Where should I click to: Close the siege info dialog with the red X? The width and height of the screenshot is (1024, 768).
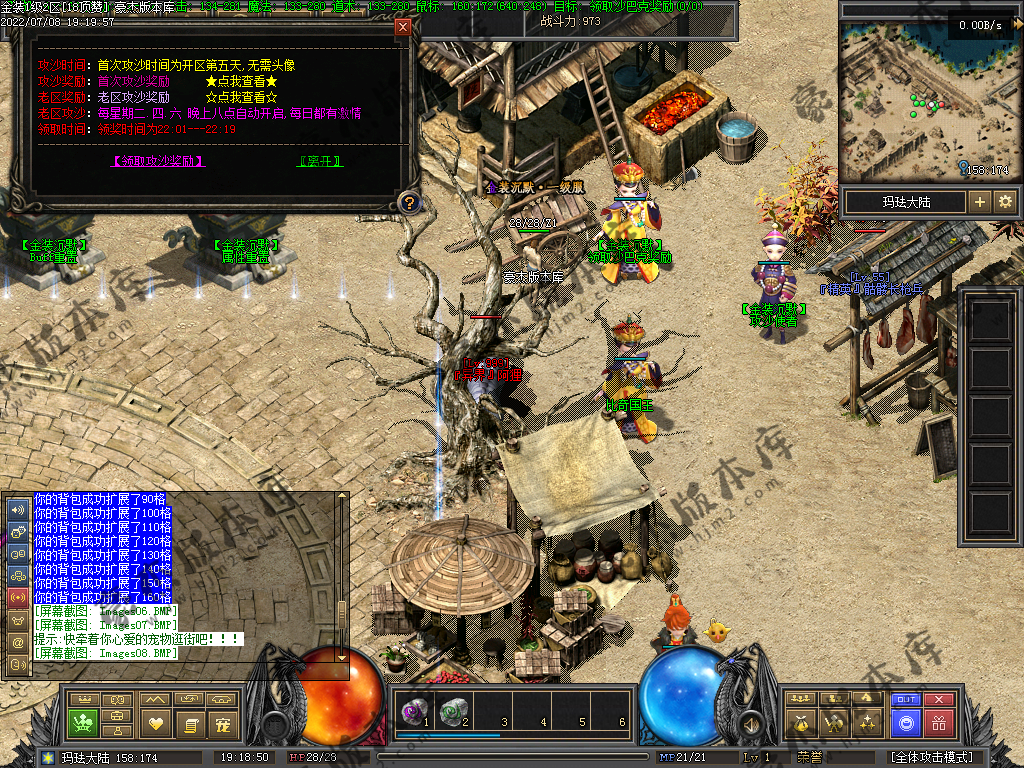point(403,27)
